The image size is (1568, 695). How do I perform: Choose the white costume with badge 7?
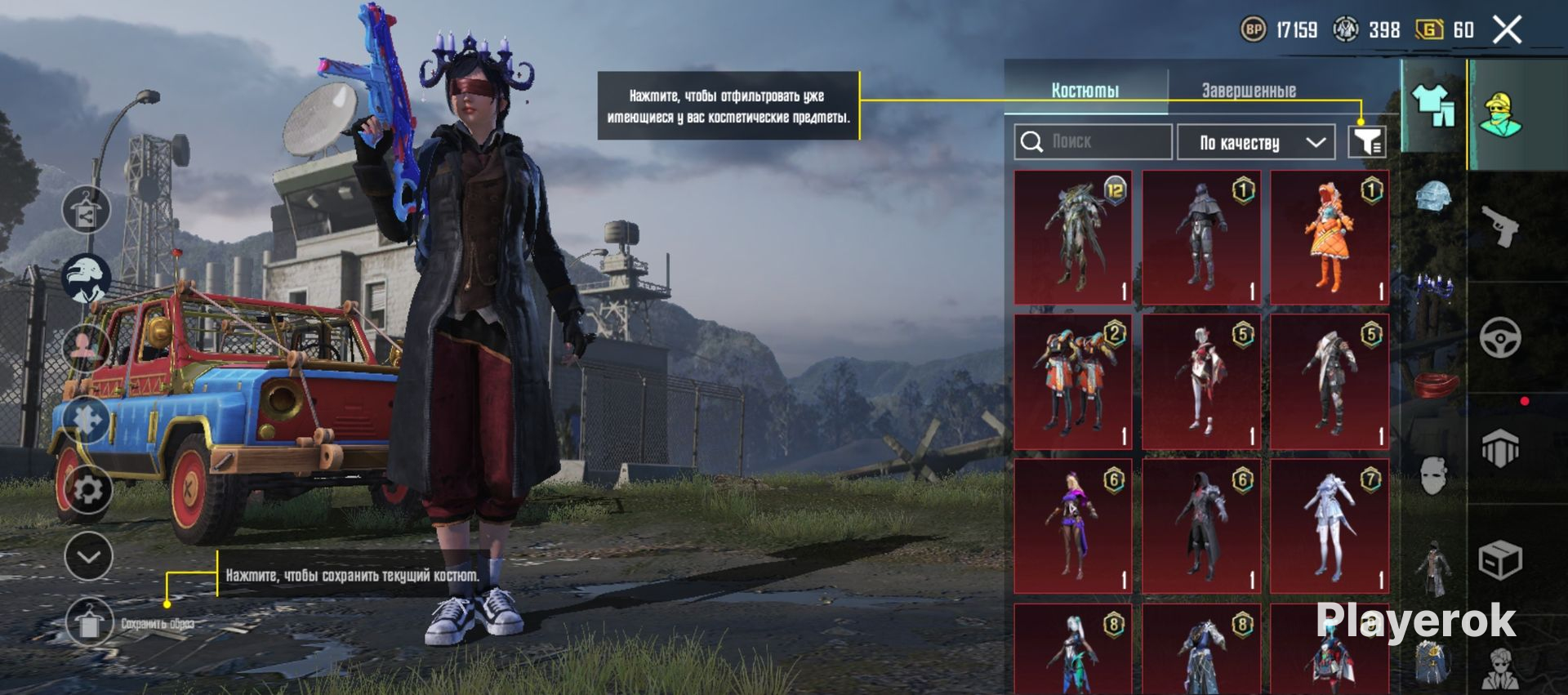click(1330, 525)
